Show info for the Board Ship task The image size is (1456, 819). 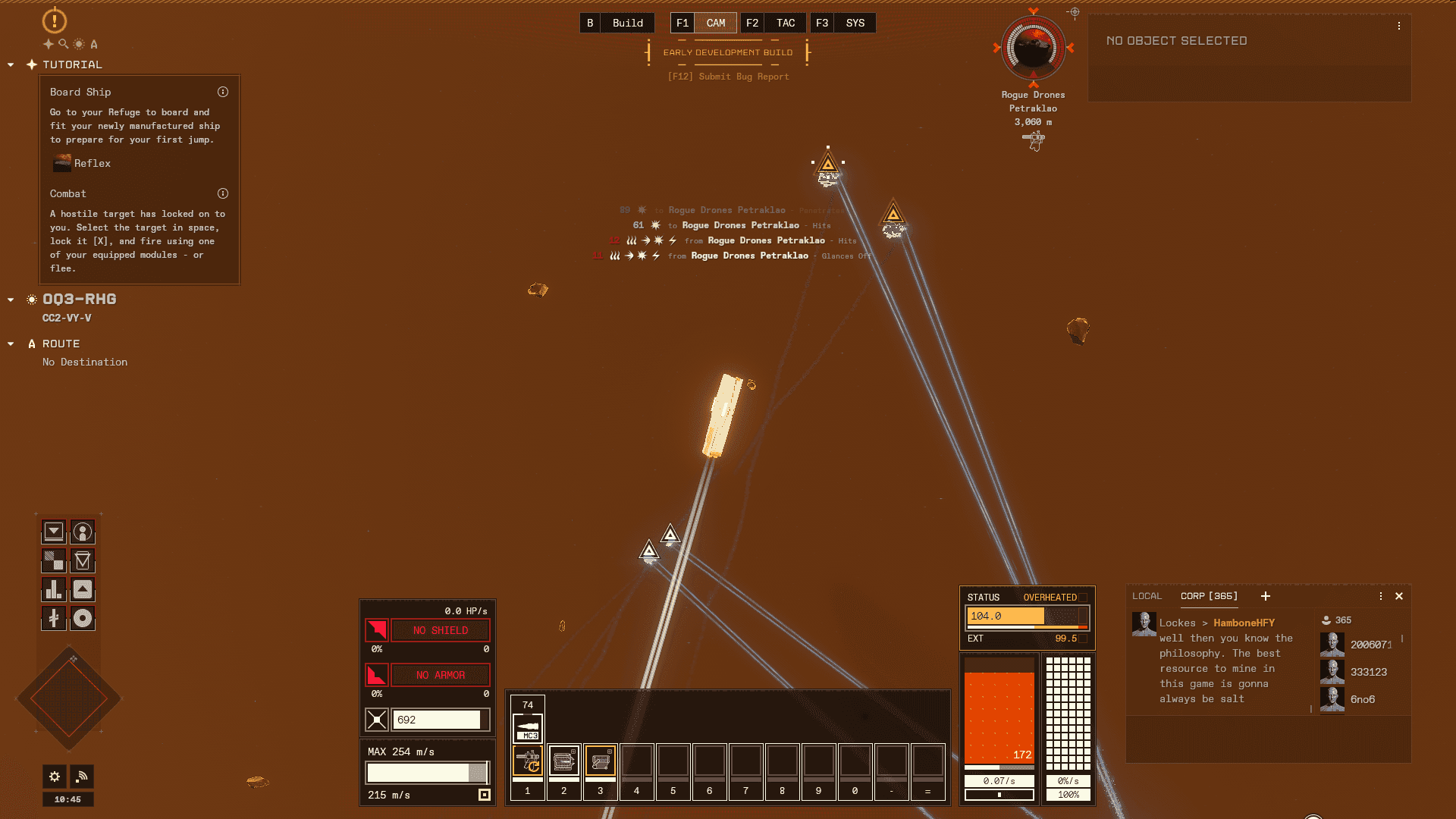pyautogui.click(x=223, y=92)
